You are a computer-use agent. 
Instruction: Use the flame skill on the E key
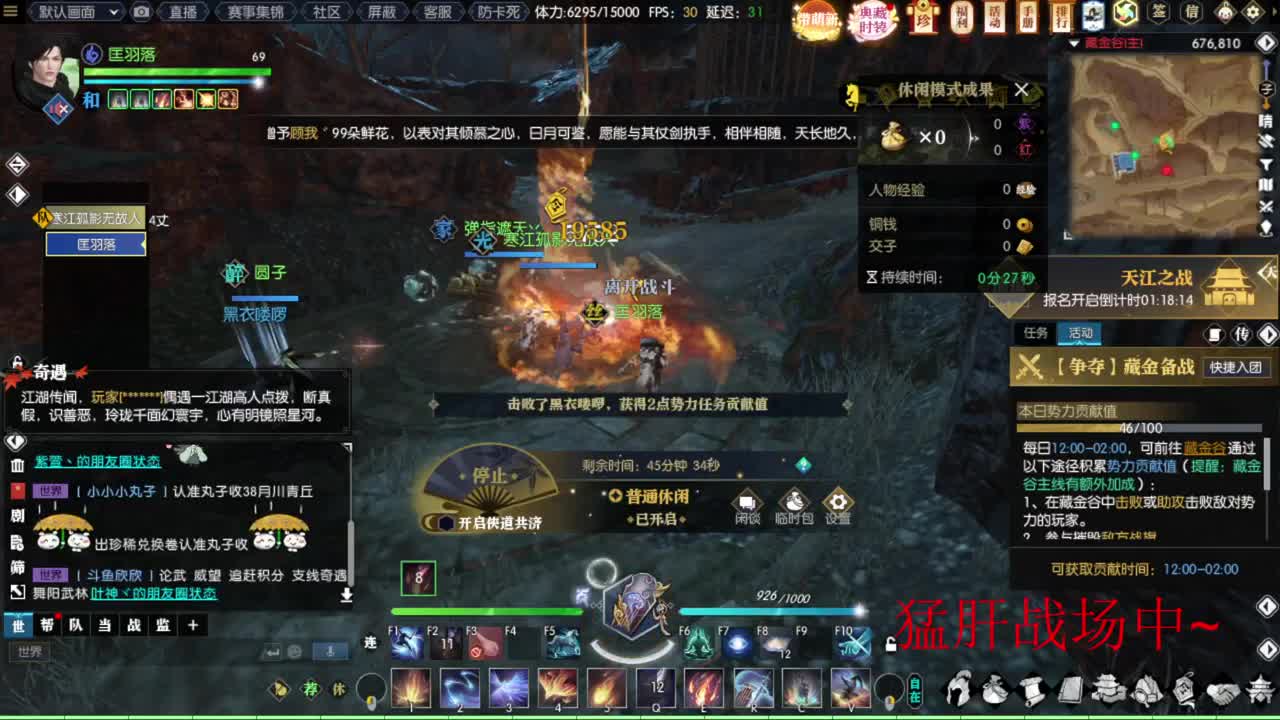(x=702, y=688)
